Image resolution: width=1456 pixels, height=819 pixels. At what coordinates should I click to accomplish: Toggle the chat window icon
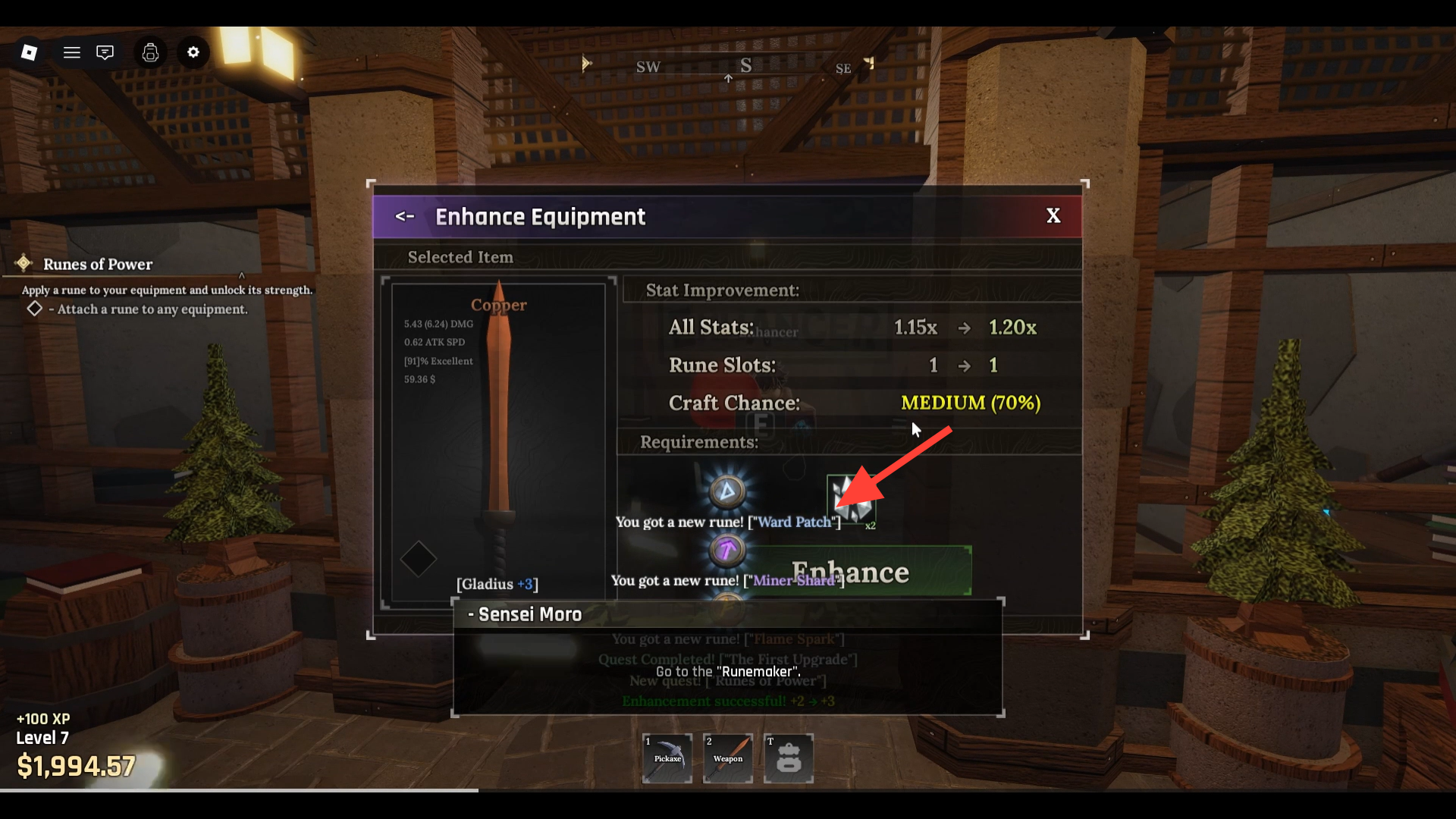105,52
